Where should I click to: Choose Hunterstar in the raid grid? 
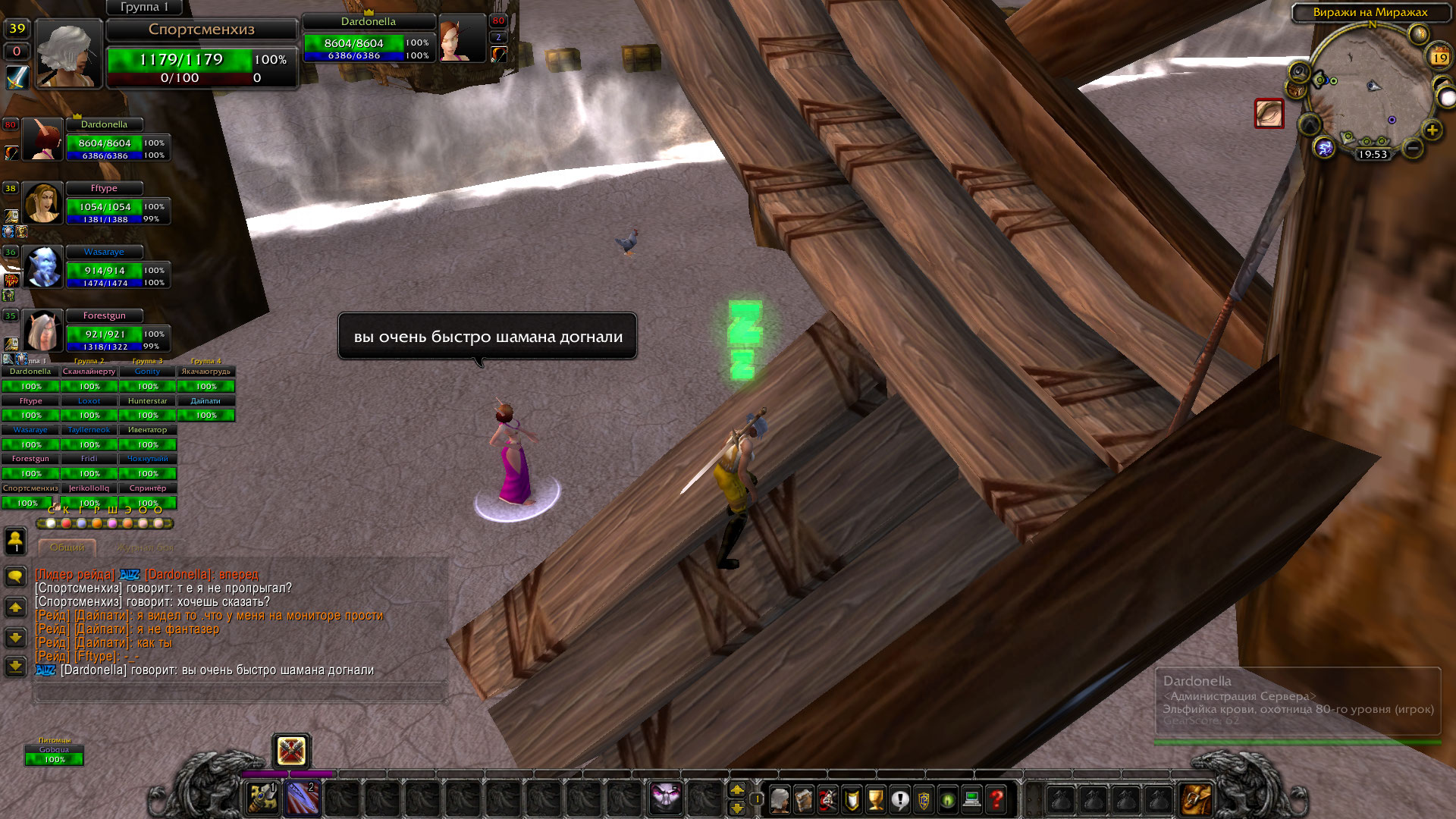coord(147,401)
